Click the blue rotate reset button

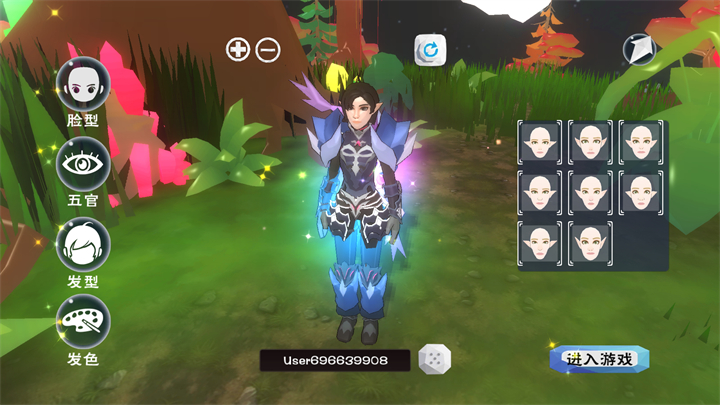click(431, 50)
